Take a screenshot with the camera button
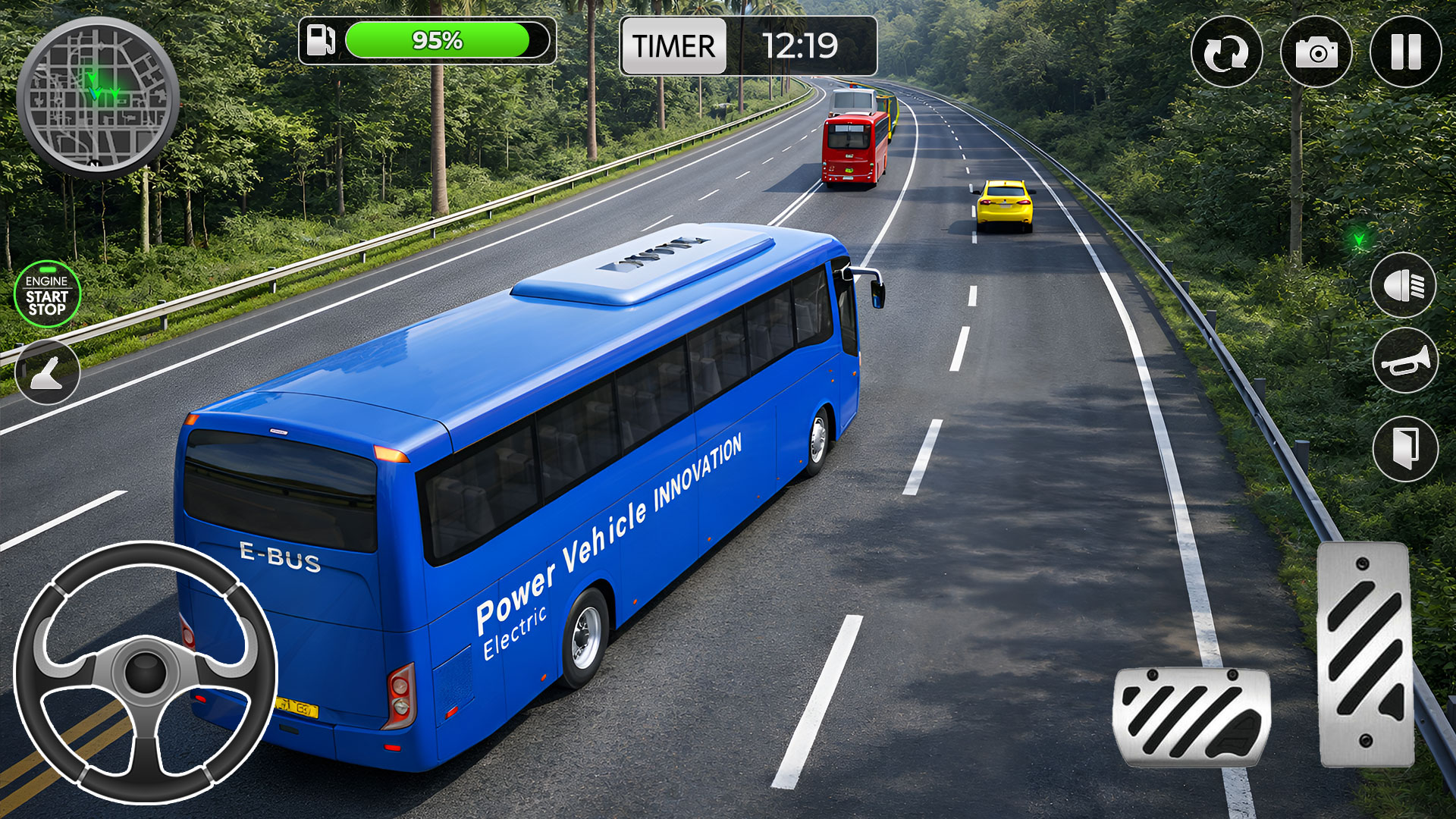This screenshot has height=819, width=1456. 1316,52
